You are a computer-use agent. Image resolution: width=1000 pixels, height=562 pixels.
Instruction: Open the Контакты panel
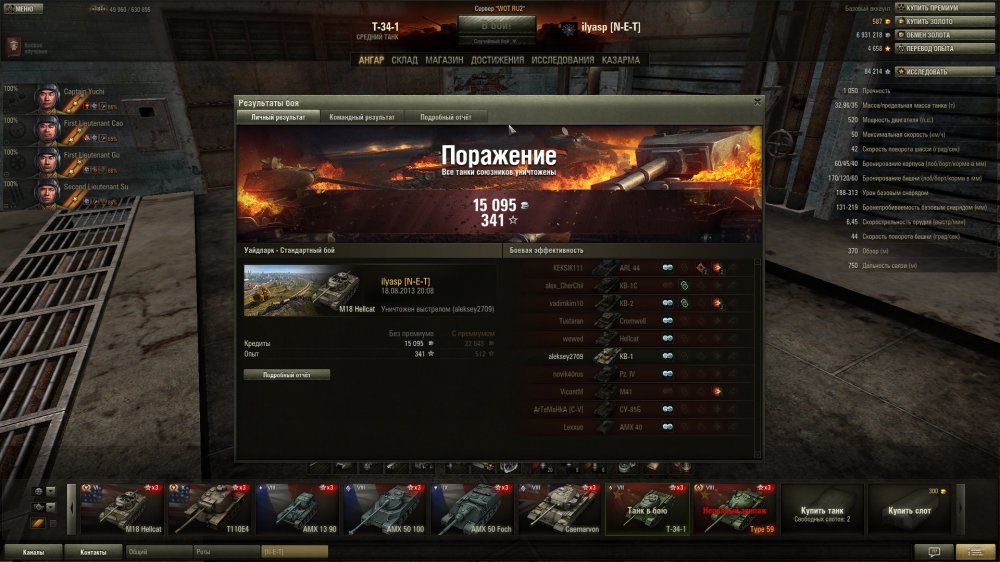(x=93, y=551)
